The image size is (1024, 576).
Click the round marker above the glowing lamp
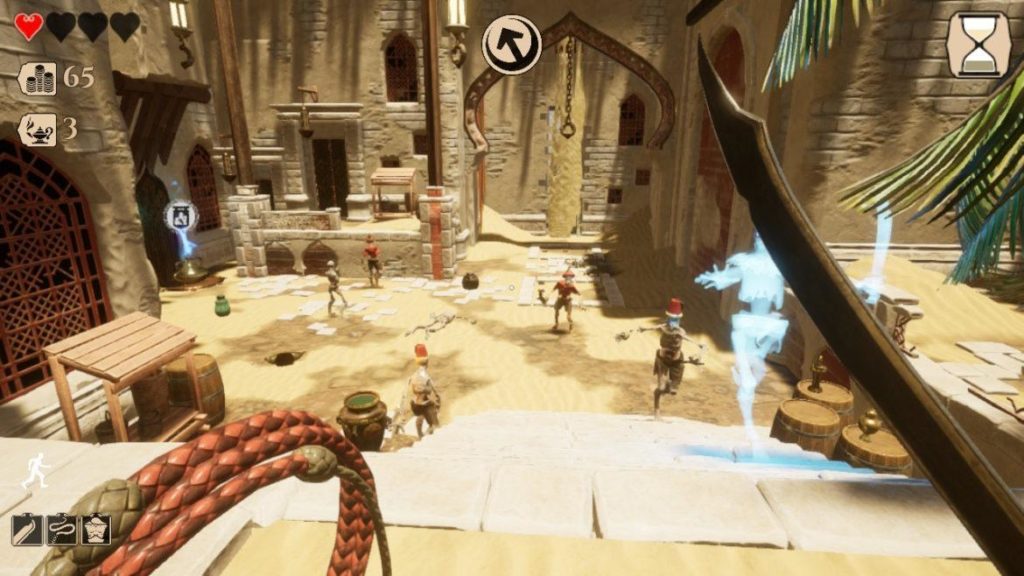point(180,214)
